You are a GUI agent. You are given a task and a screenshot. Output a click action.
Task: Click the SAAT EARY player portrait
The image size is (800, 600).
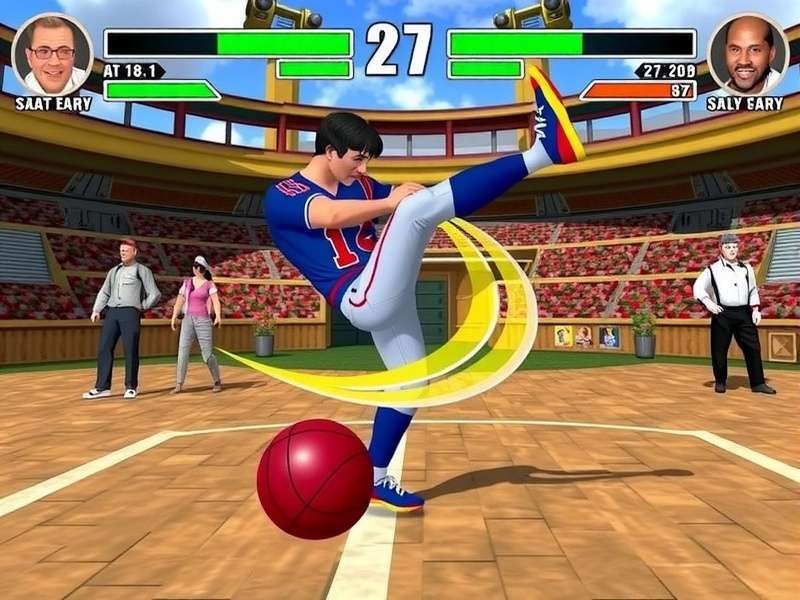click(x=52, y=54)
